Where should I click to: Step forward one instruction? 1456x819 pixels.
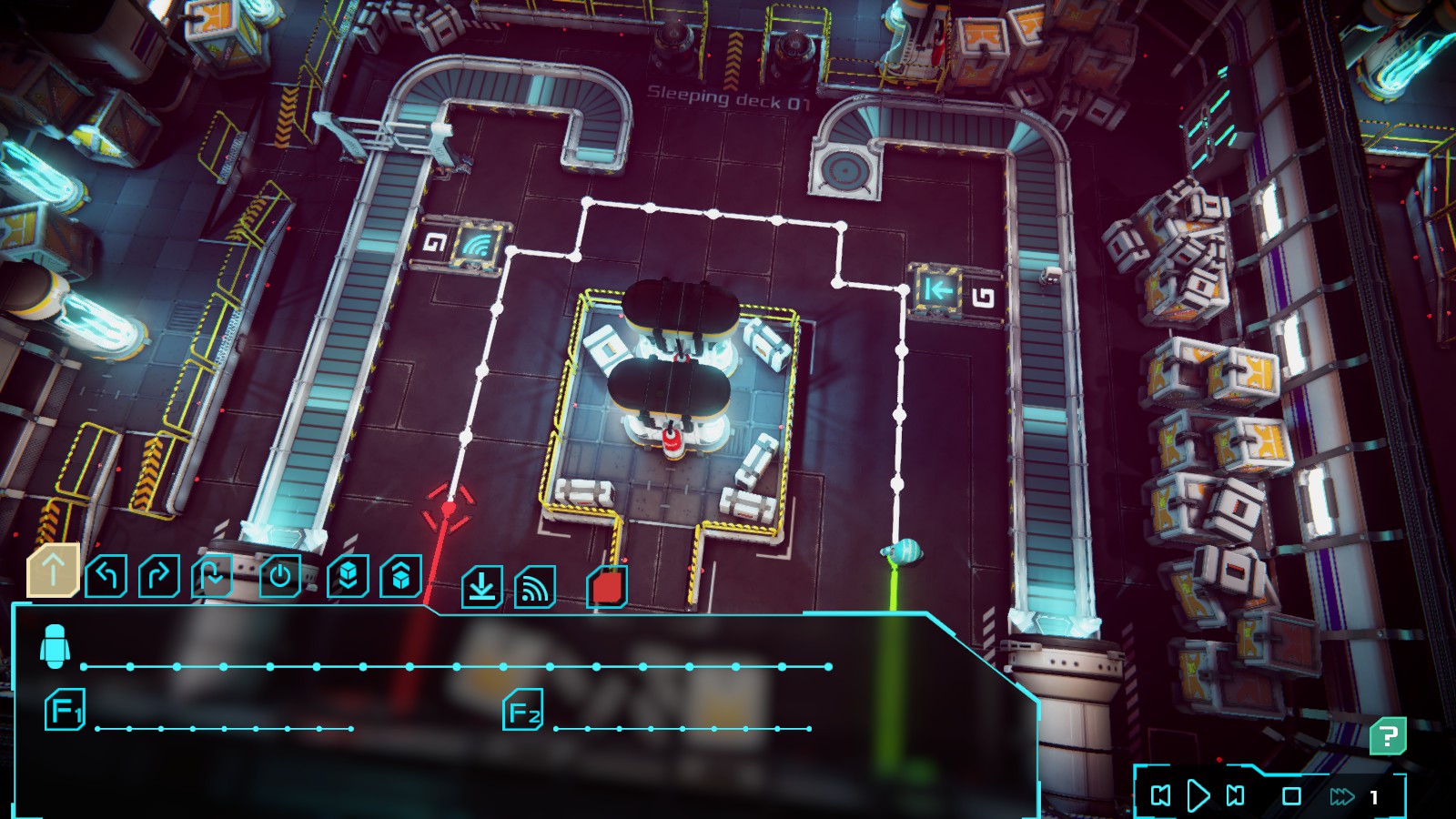pos(1236,796)
